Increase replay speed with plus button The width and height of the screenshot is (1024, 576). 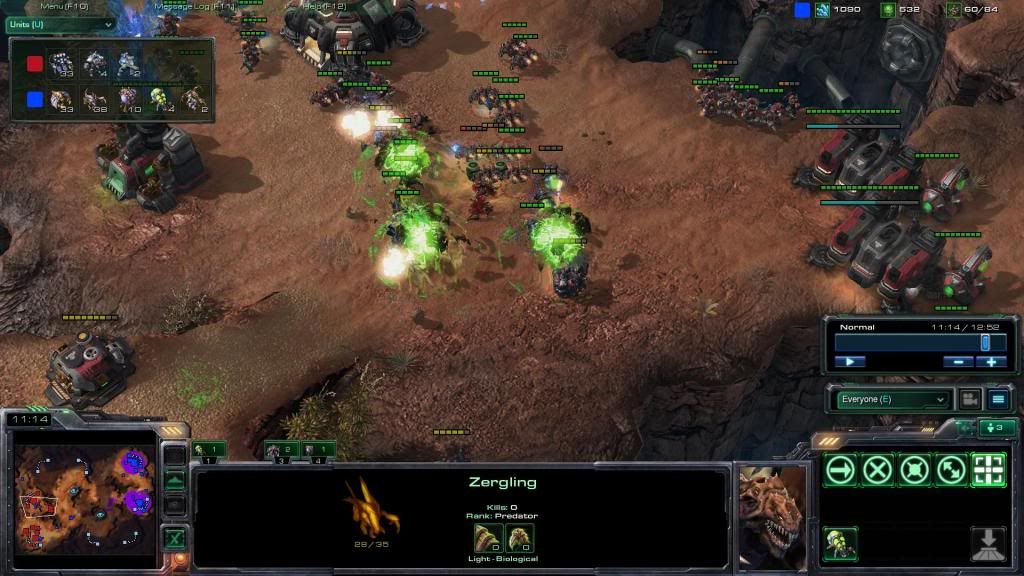click(x=991, y=362)
